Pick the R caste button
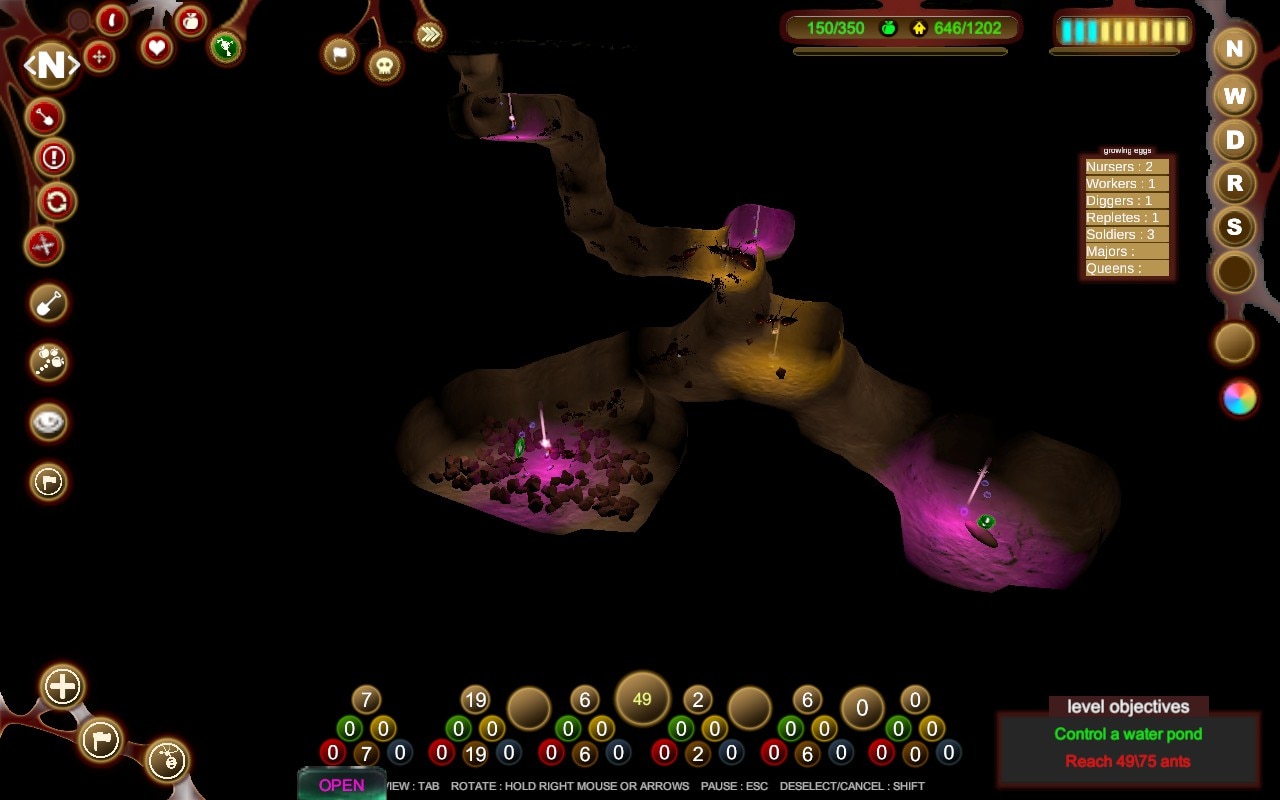Image resolution: width=1280 pixels, height=800 pixels. (x=1235, y=184)
